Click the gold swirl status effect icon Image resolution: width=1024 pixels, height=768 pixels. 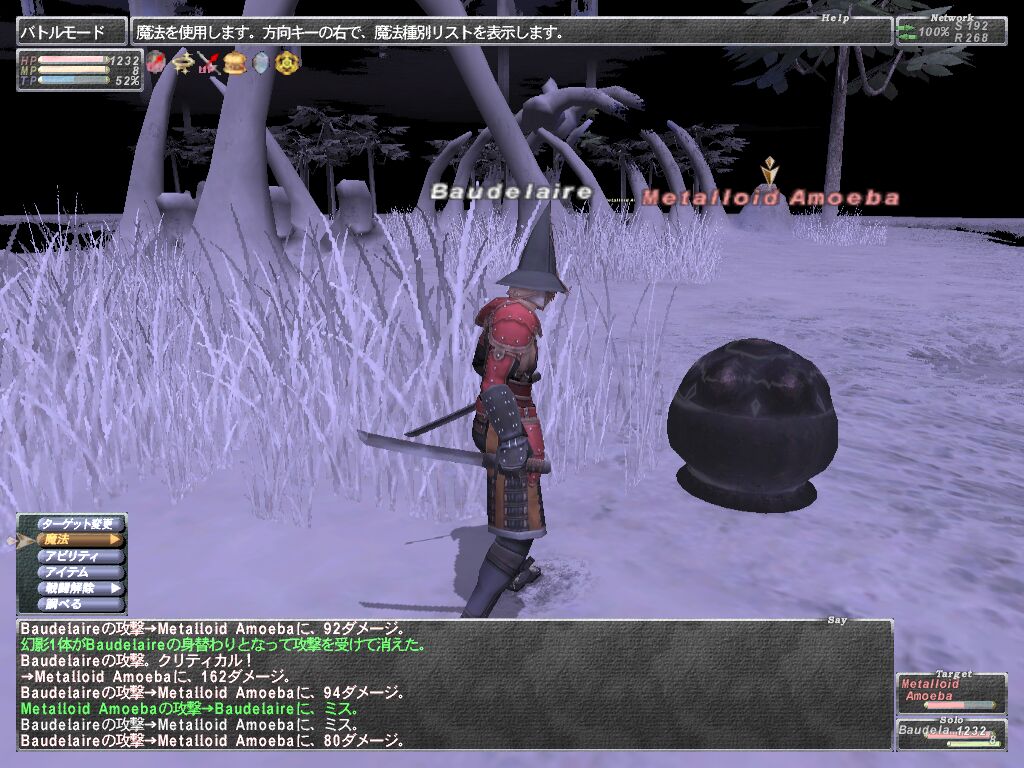[182, 63]
